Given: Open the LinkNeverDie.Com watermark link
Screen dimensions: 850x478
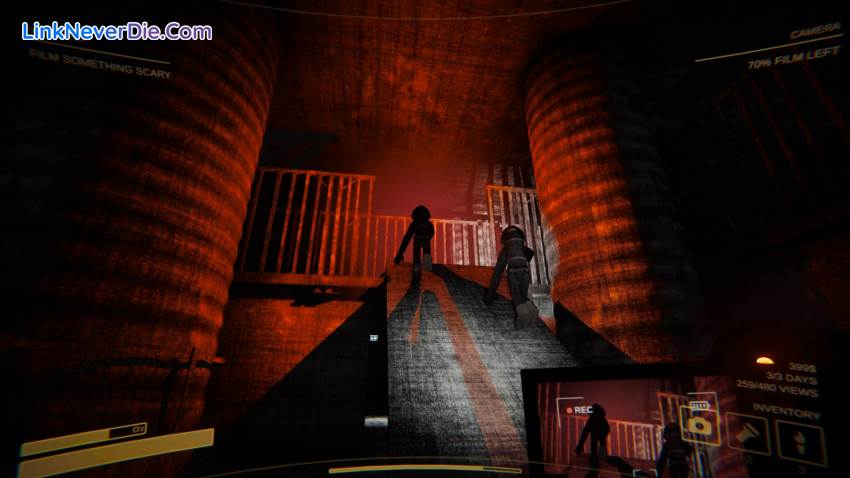Looking at the screenshot, I should click(x=116, y=31).
